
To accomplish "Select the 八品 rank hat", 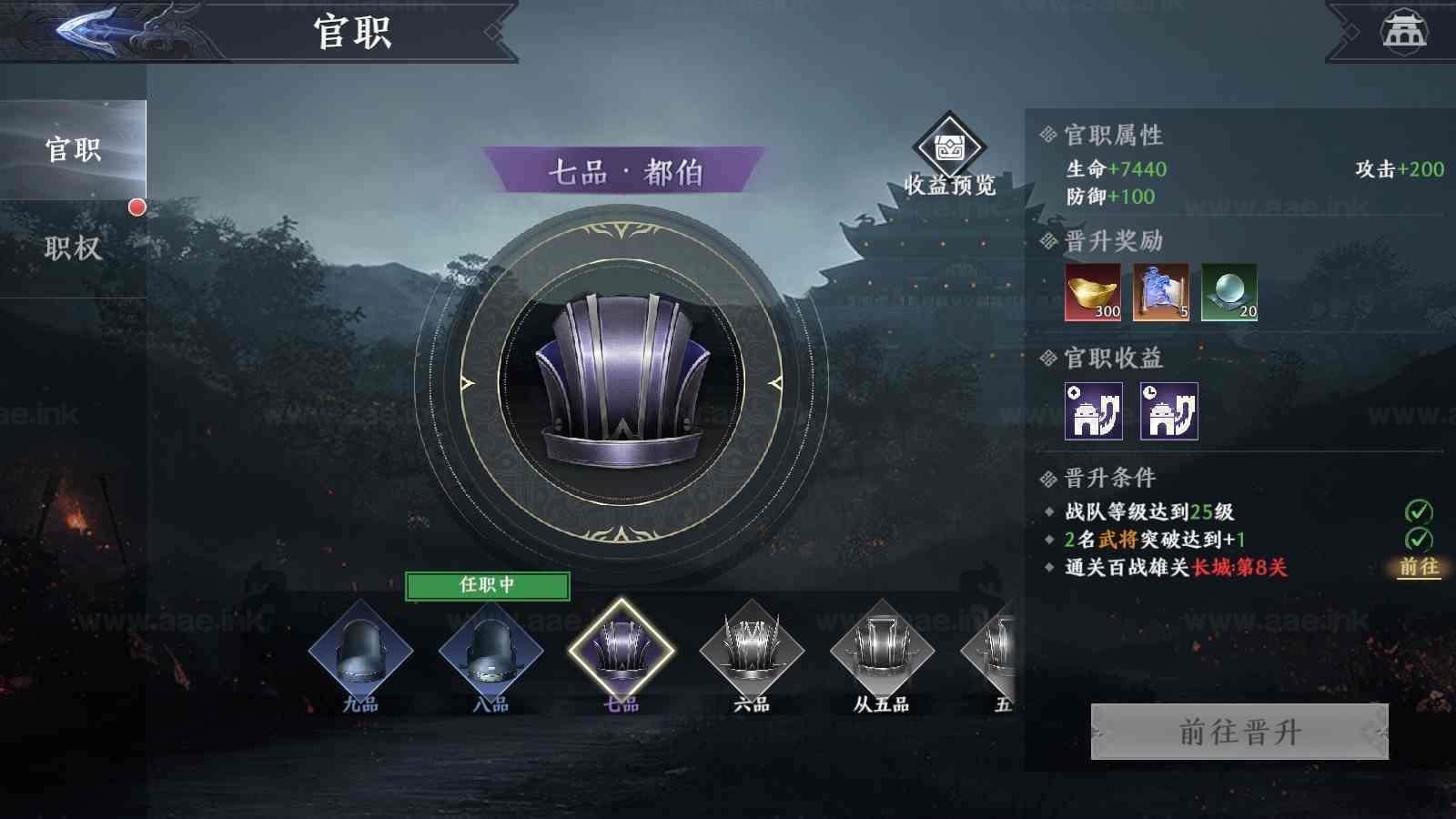I will pyautogui.click(x=490, y=652).
